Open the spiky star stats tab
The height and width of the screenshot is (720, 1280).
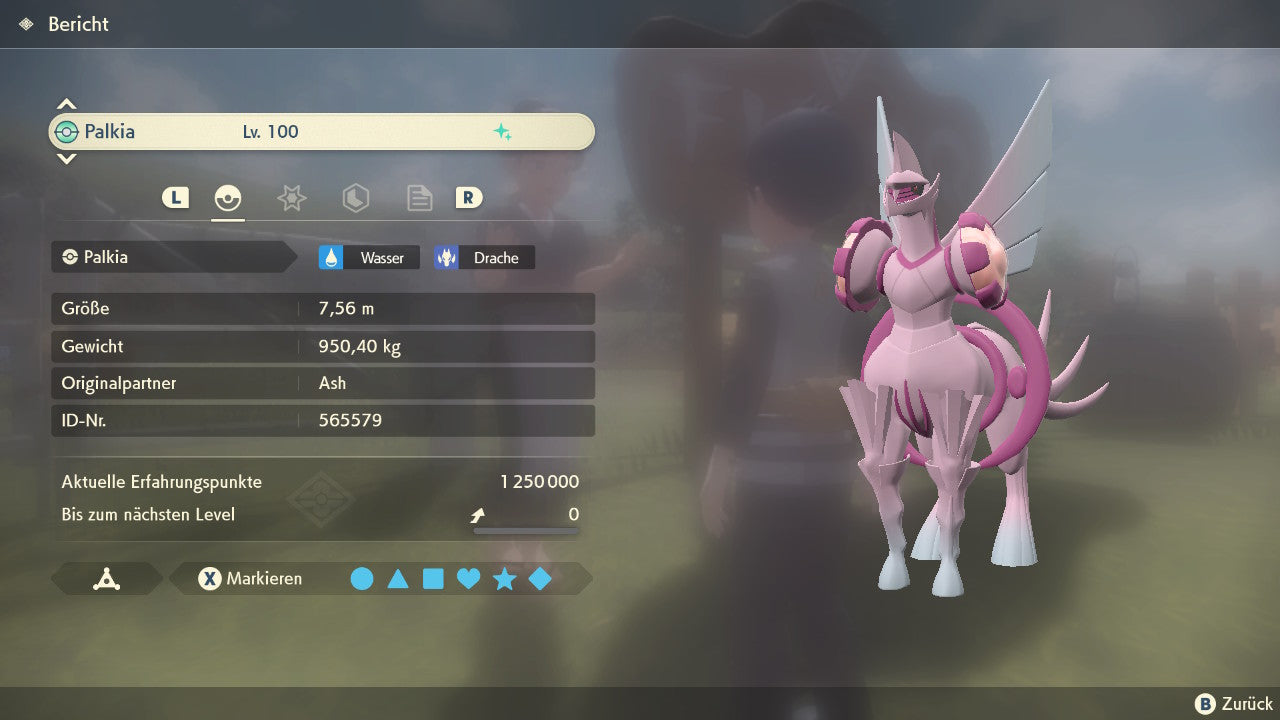click(291, 198)
